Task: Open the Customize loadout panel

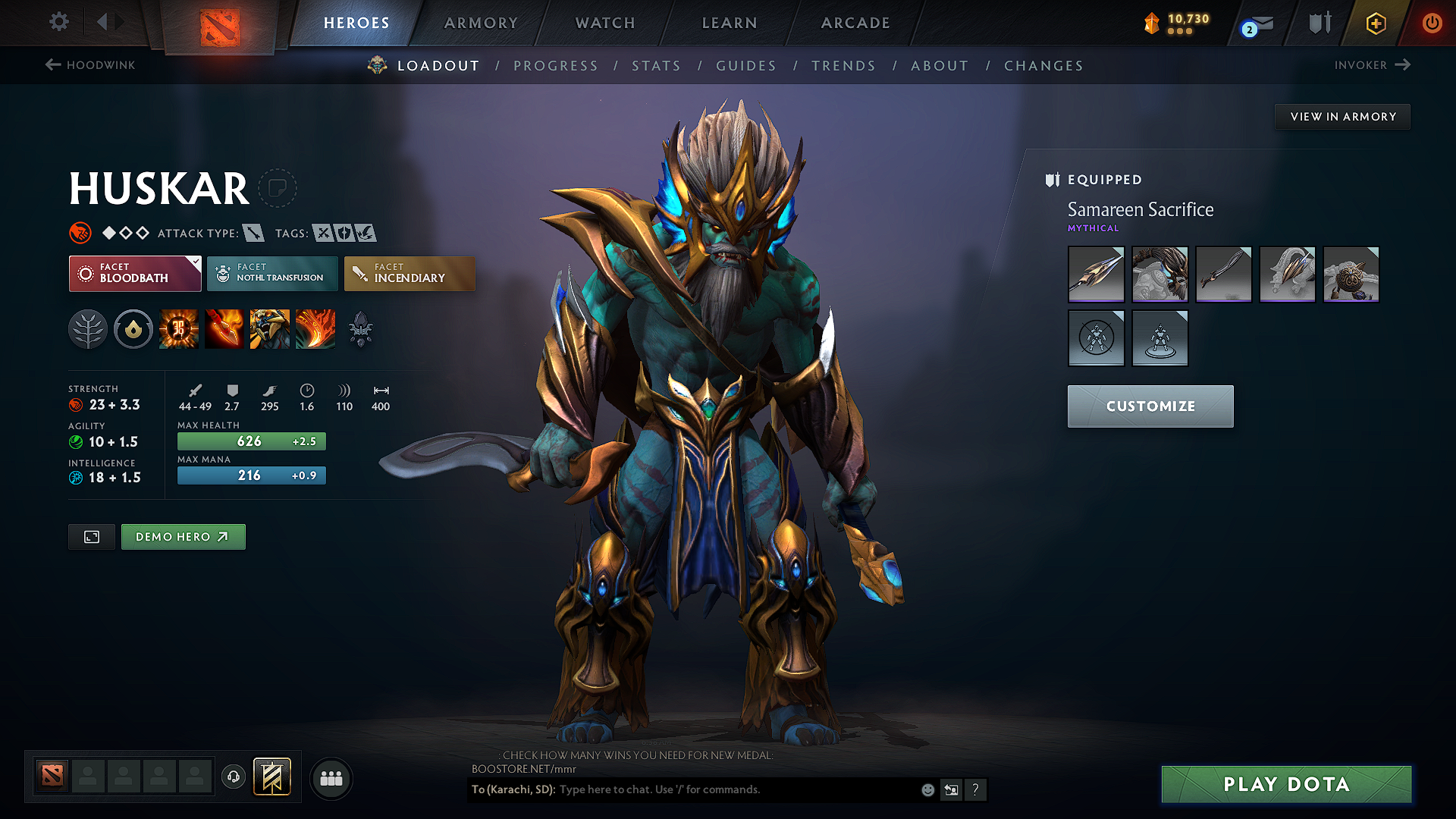Action: [1150, 406]
